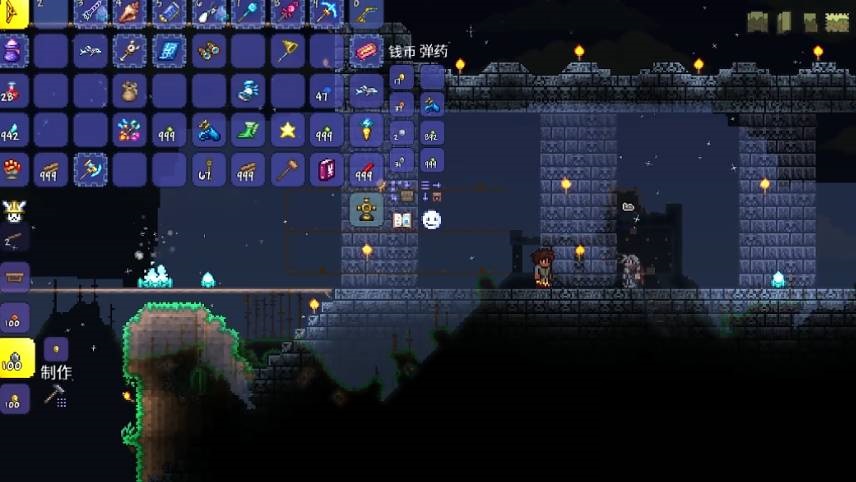The height and width of the screenshot is (482, 856).
Task: Select the pile of colored gems
Action: (x=130, y=129)
